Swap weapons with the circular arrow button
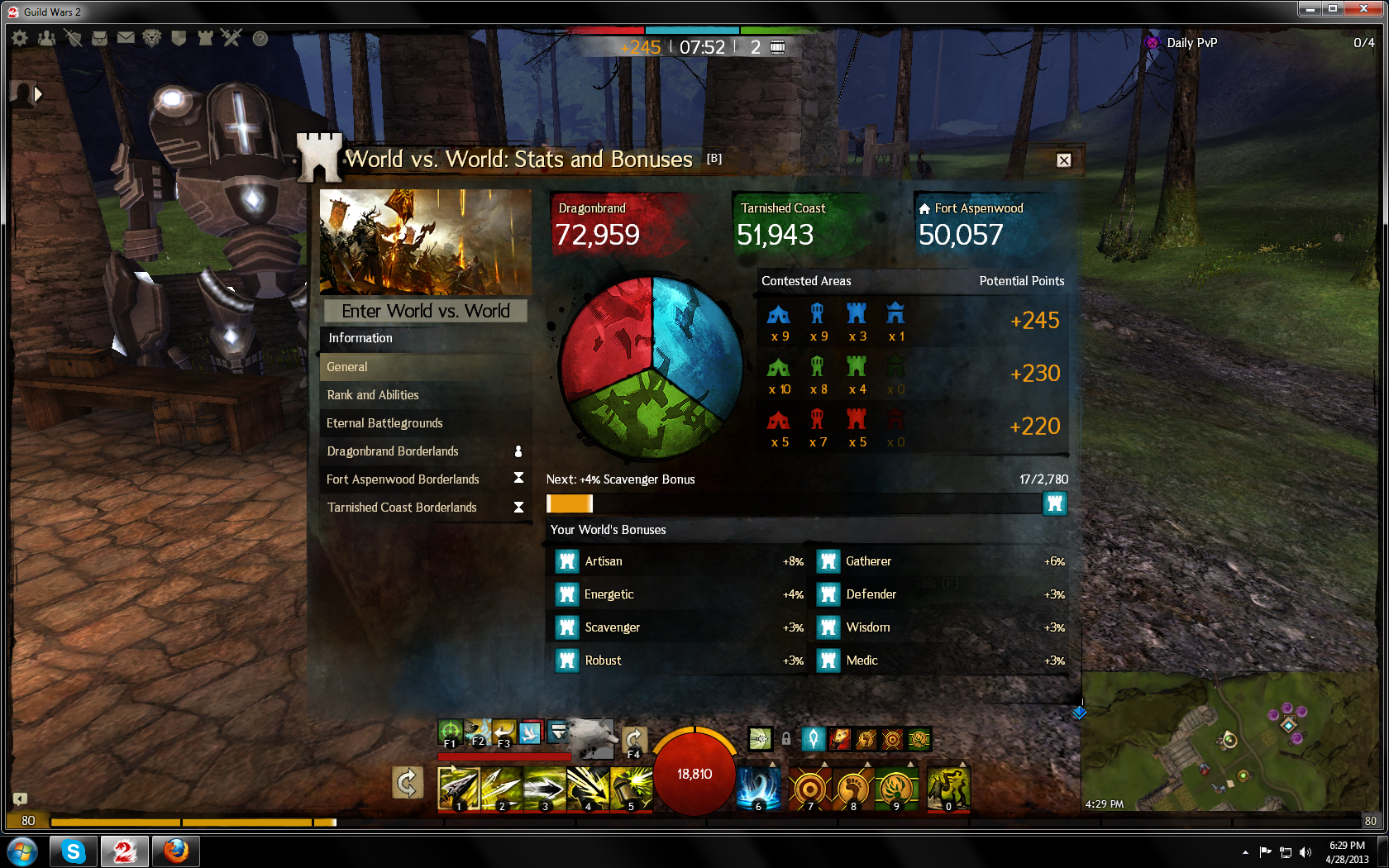The image size is (1389, 868). [x=407, y=783]
